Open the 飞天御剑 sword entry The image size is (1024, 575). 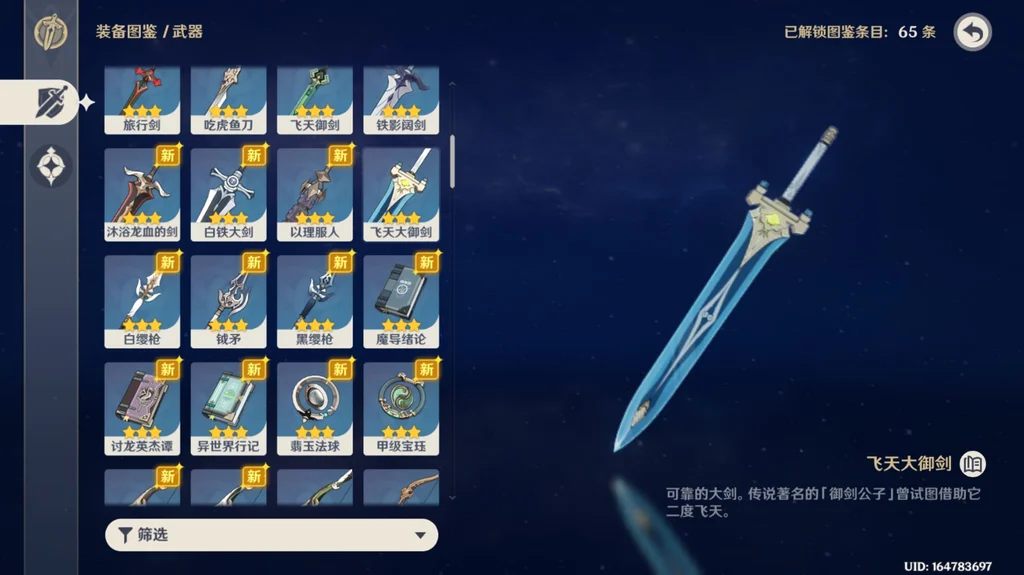pos(314,100)
